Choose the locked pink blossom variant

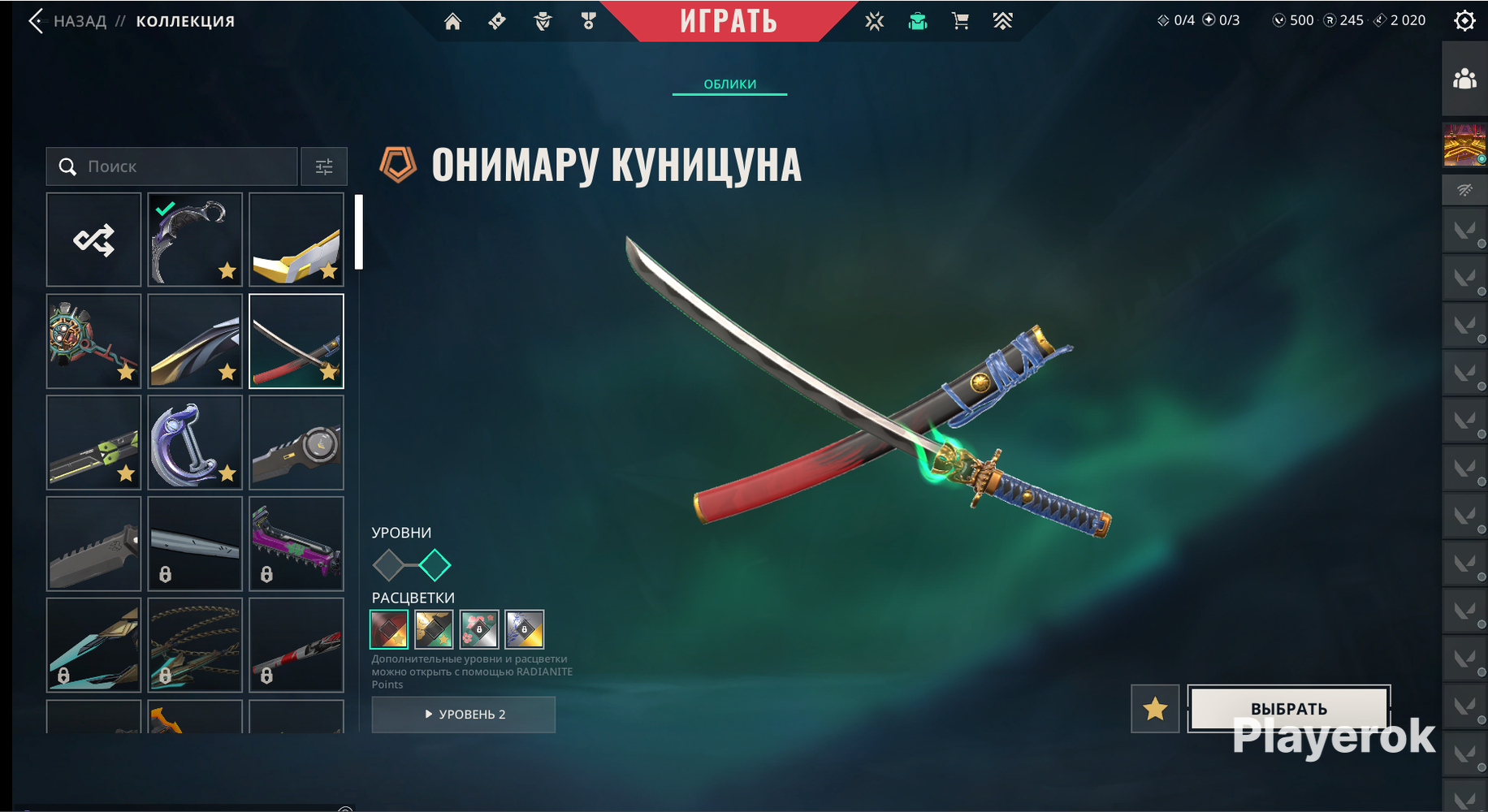[479, 629]
